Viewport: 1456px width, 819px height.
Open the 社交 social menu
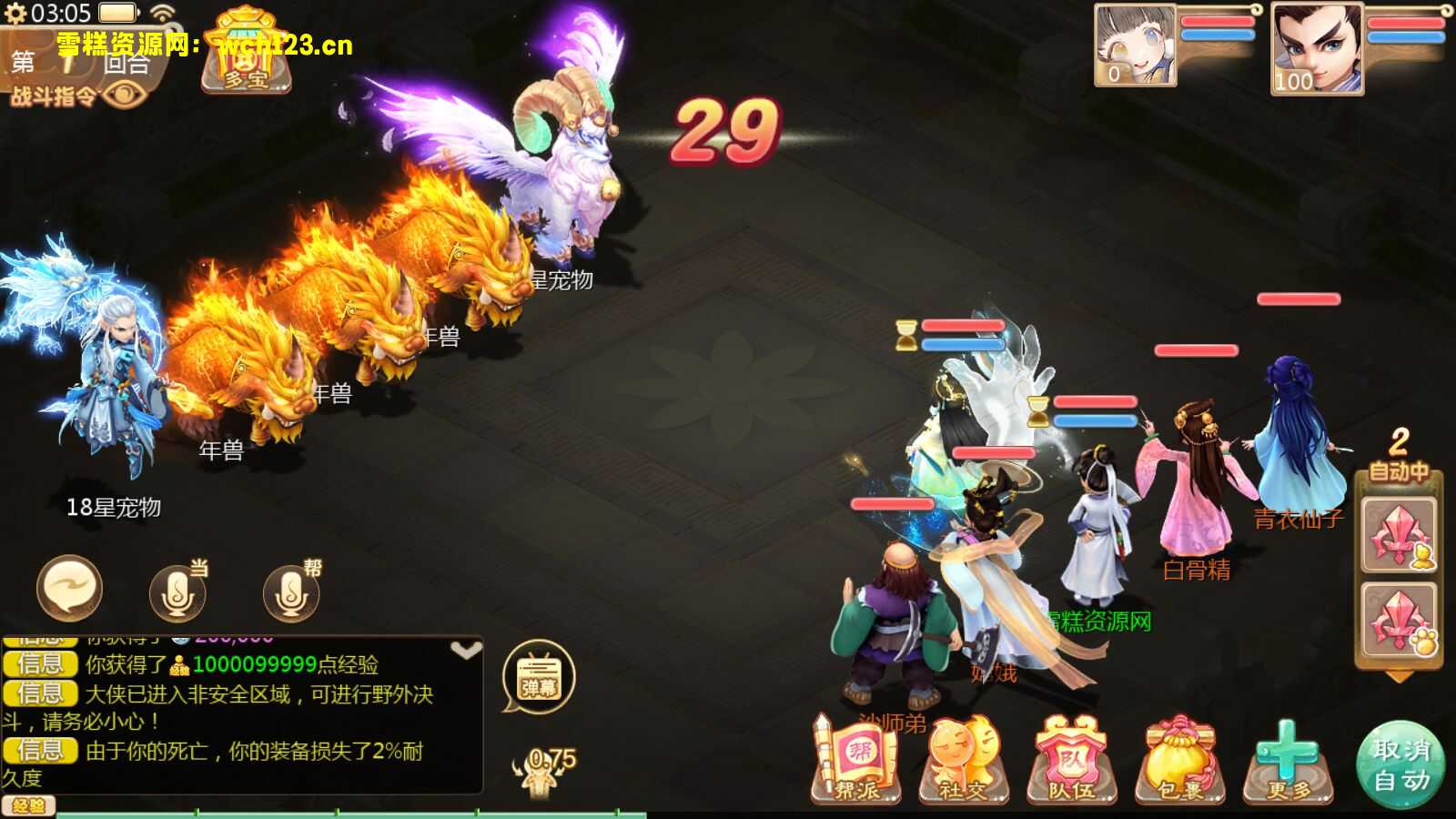[x=963, y=763]
